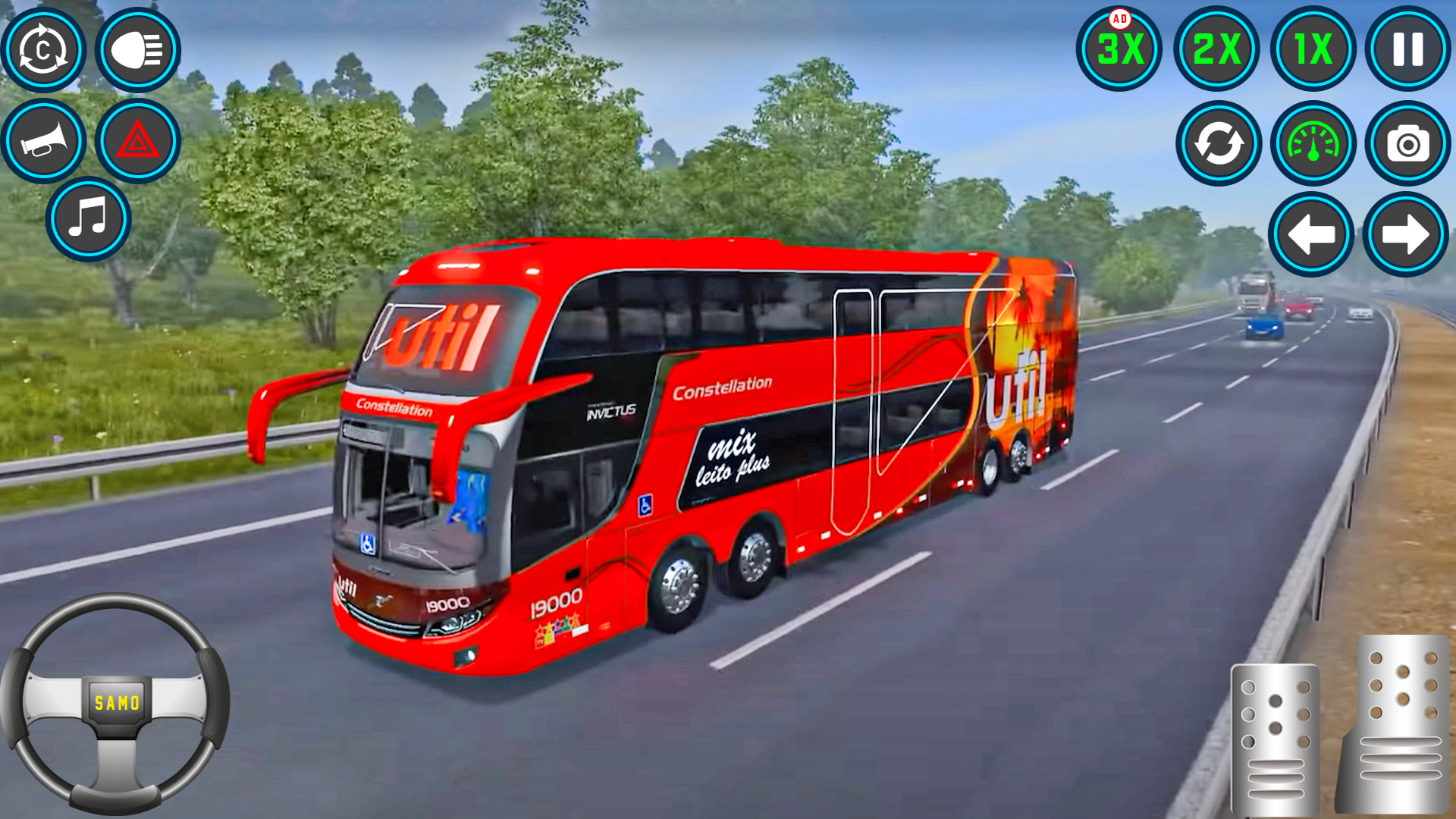Tap the gear reverse refresh icon
This screenshot has height=819, width=1456.
(1217, 144)
